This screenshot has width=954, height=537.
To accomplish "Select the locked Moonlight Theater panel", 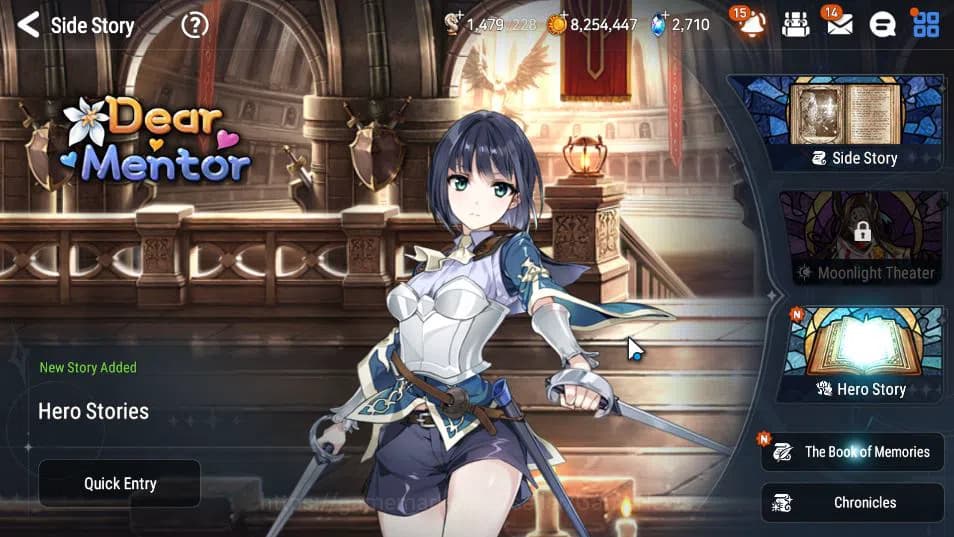I will point(861,238).
